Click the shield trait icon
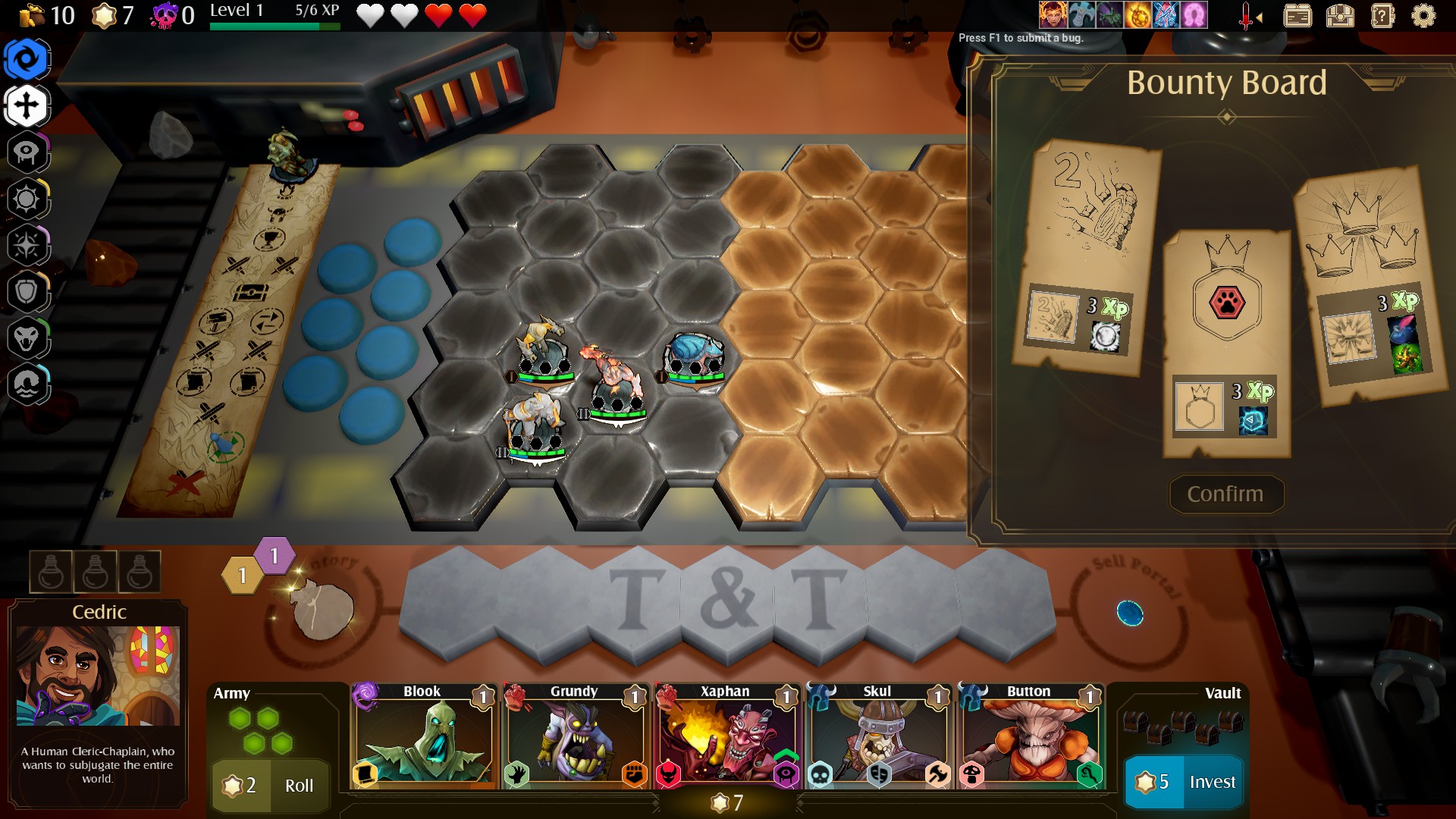 pyautogui.click(x=27, y=292)
